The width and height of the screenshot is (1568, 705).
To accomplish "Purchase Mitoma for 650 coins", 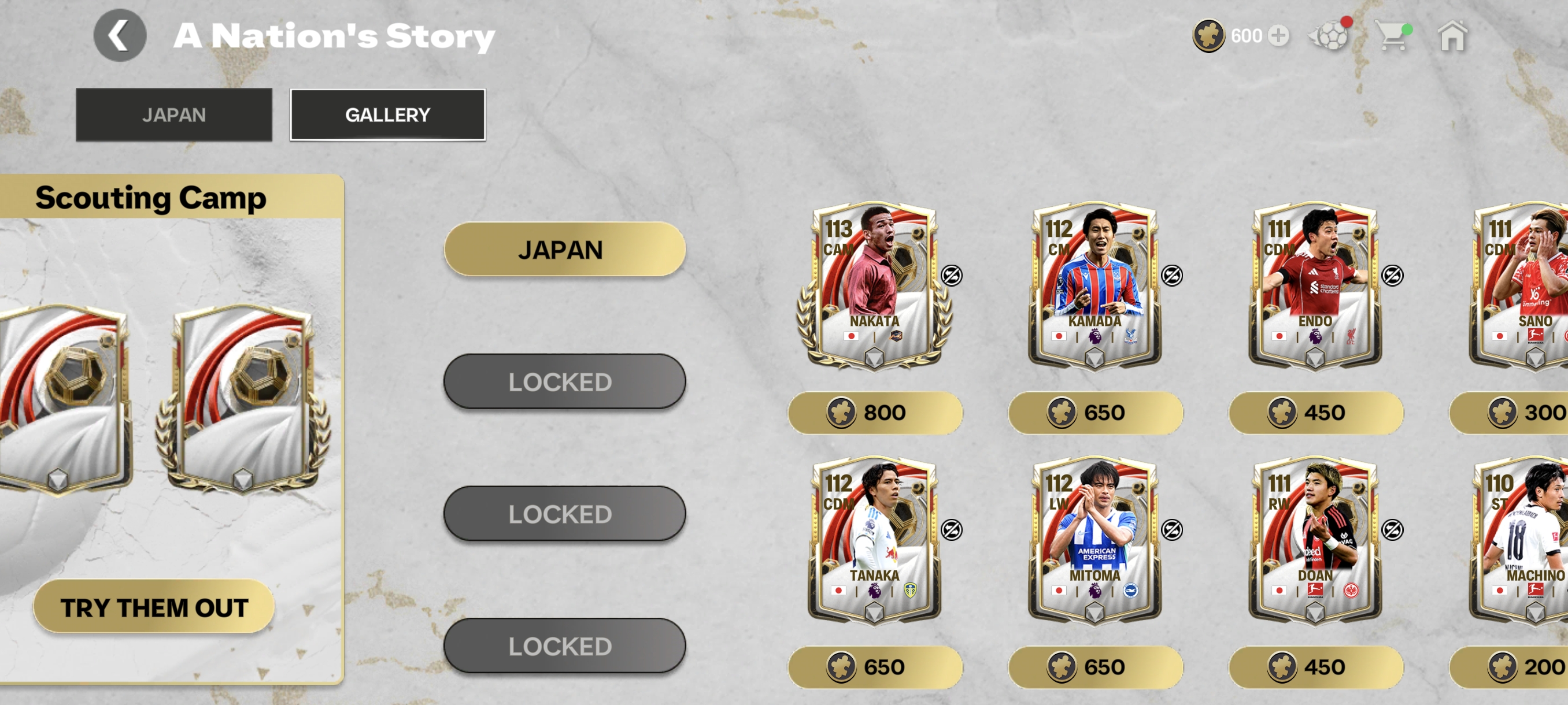I will 1094,667.
